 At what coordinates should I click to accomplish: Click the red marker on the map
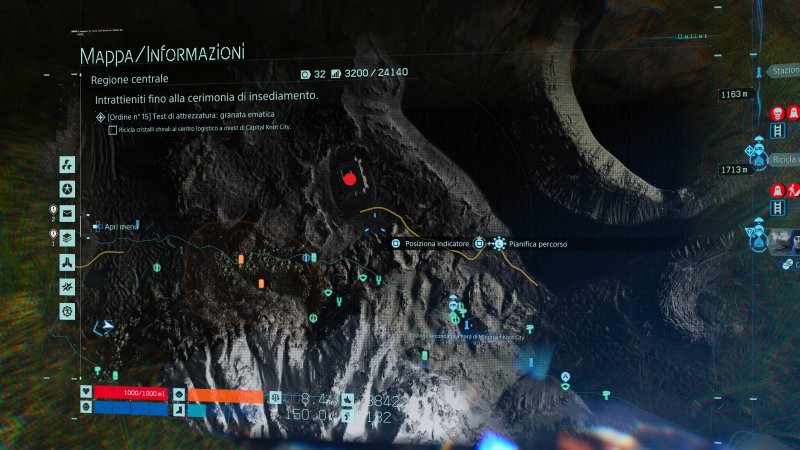pyautogui.click(x=349, y=178)
